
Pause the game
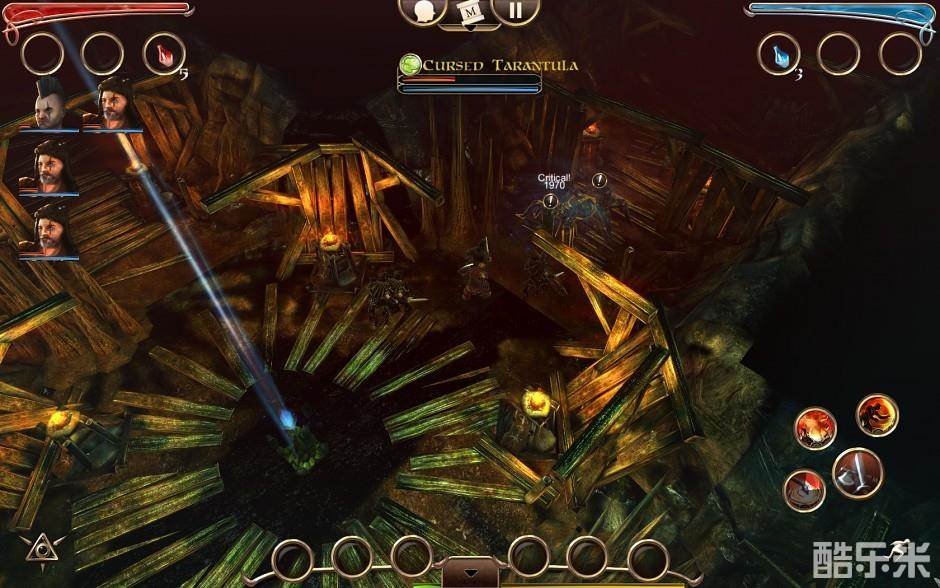pos(514,10)
